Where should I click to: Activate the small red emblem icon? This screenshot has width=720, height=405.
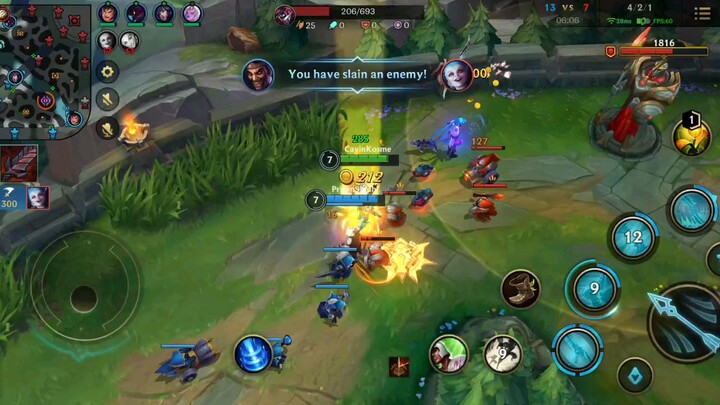(x=399, y=367)
